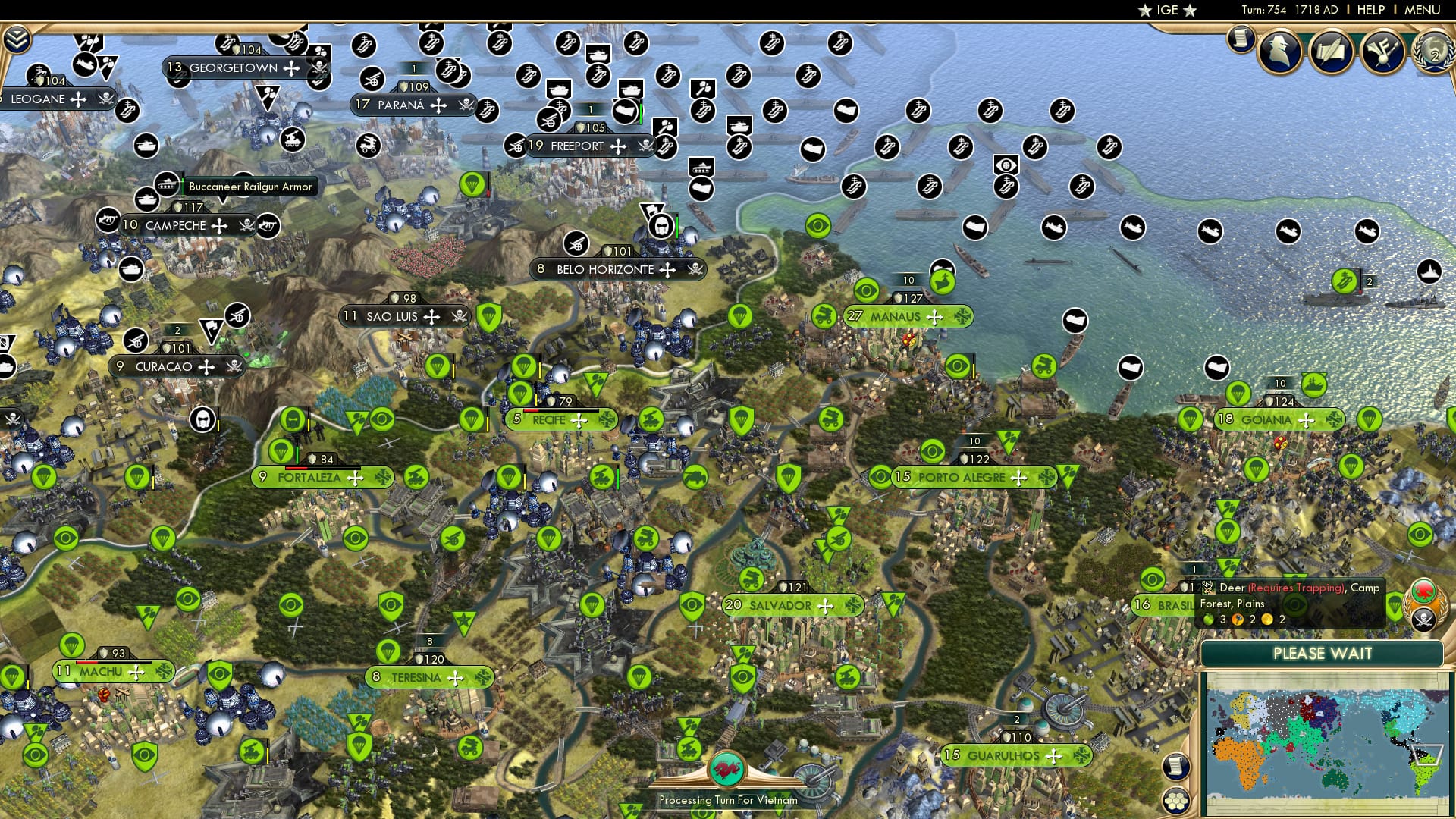Open the Espionage overview spy icon
The width and height of the screenshot is (1456, 819).
(1279, 51)
